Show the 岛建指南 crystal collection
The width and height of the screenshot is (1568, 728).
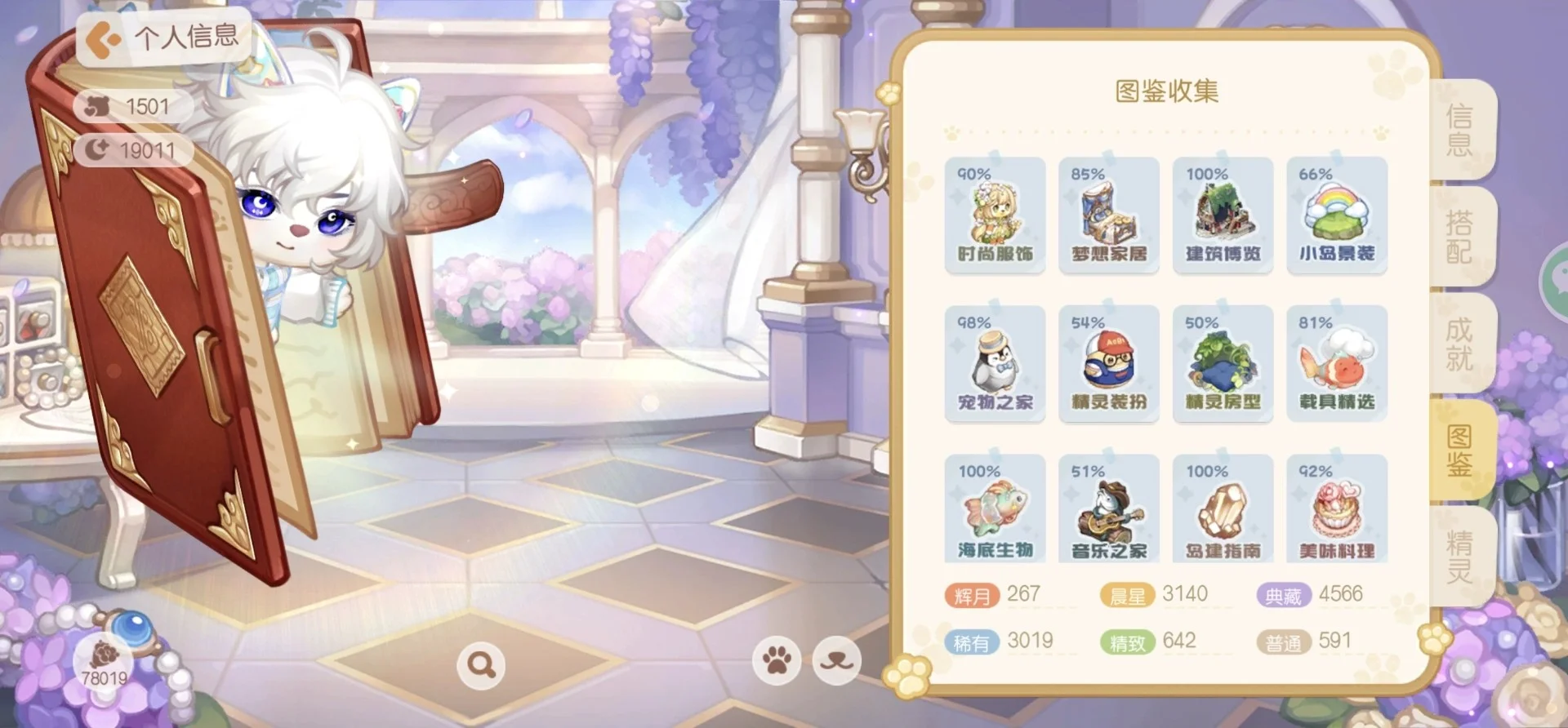1223,513
